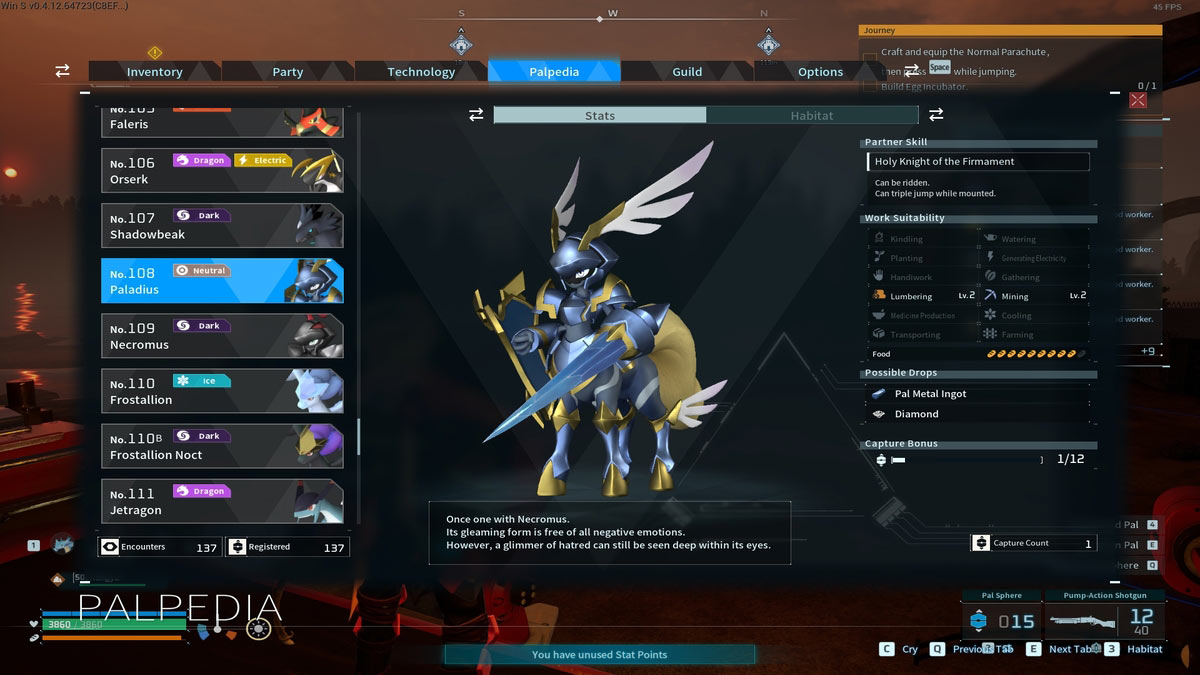Open the Necromus entry
Viewport: 1200px width, 675px height.
click(x=222, y=336)
